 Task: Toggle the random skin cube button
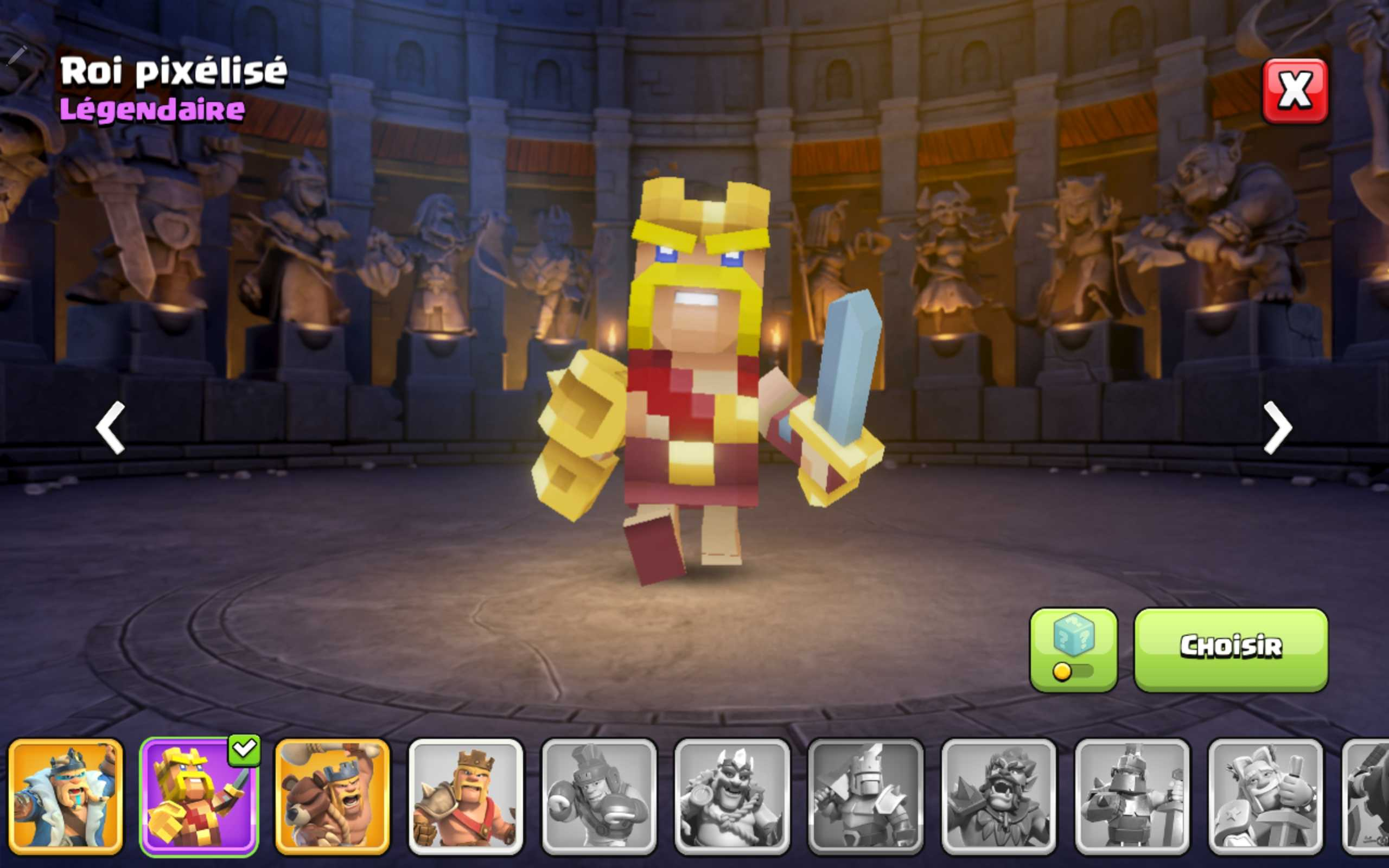click(x=1073, y=649)
